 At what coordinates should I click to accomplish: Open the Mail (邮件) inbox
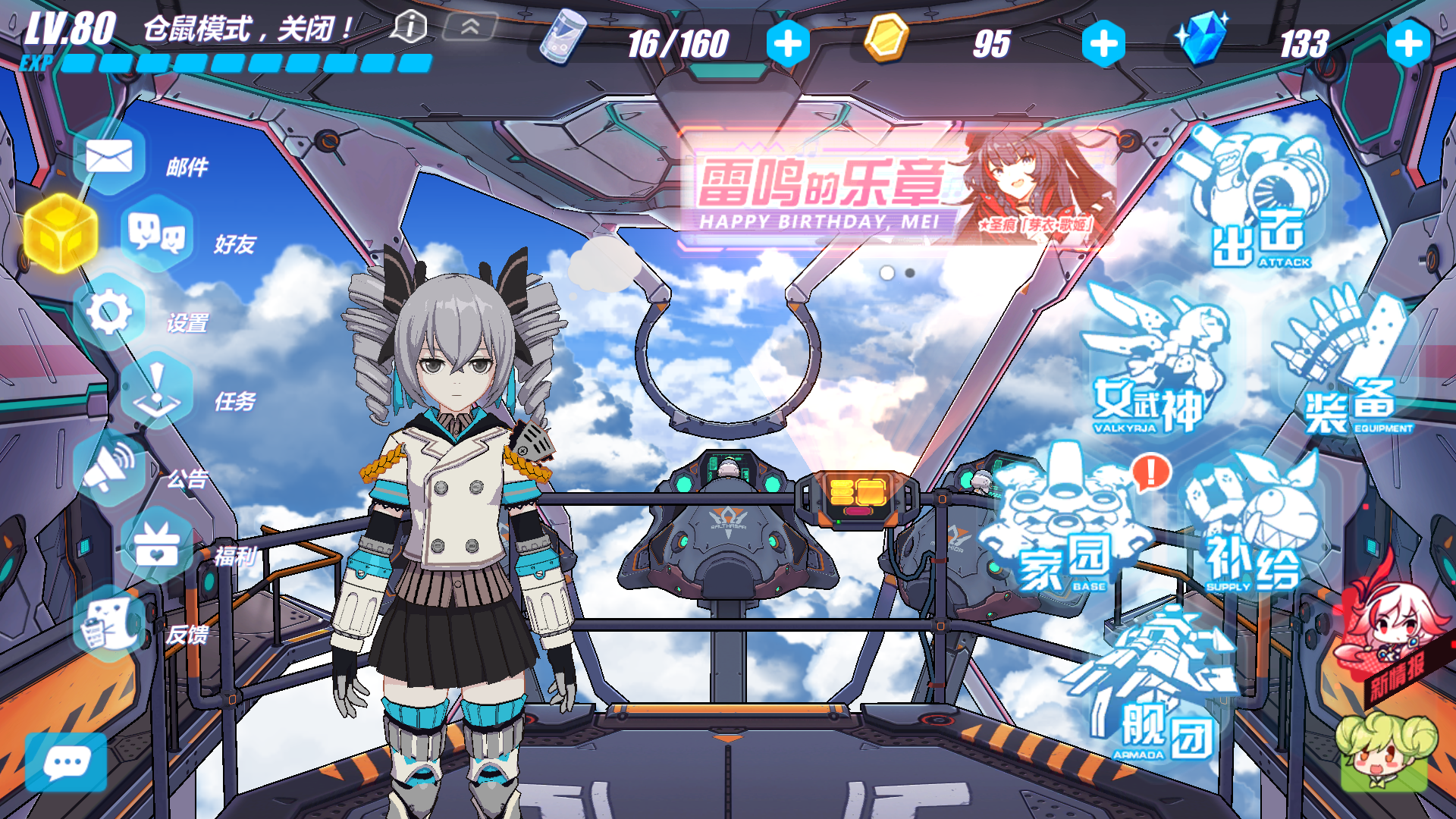109,158
